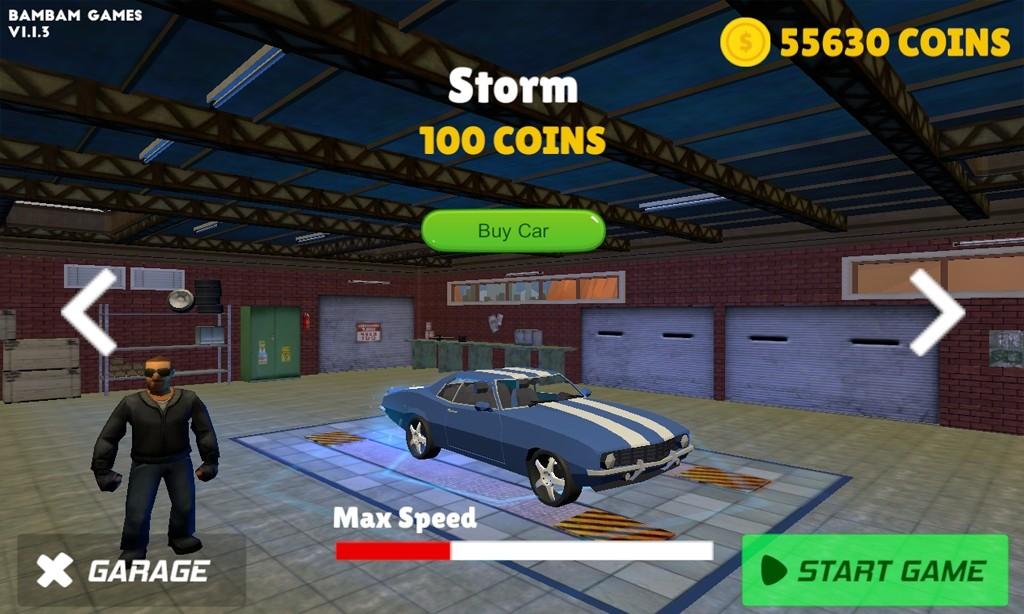Buy the Storm car
This screenshot has width=1024, height=614.
click(x=513, y=231)
